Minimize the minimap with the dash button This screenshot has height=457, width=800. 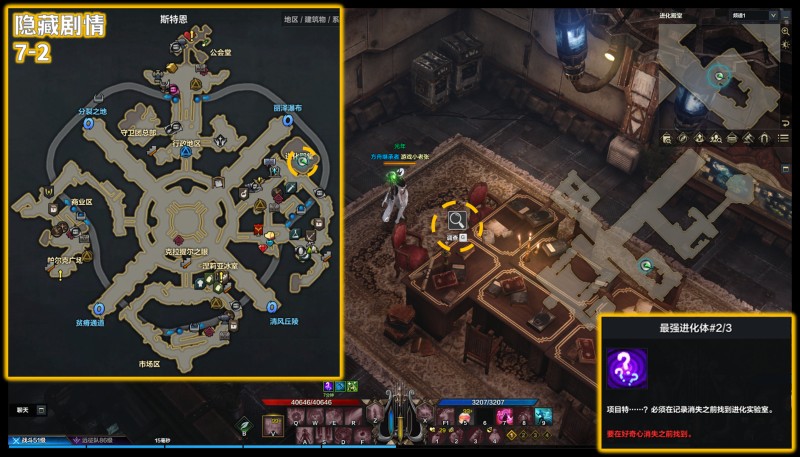pos(787,15)
